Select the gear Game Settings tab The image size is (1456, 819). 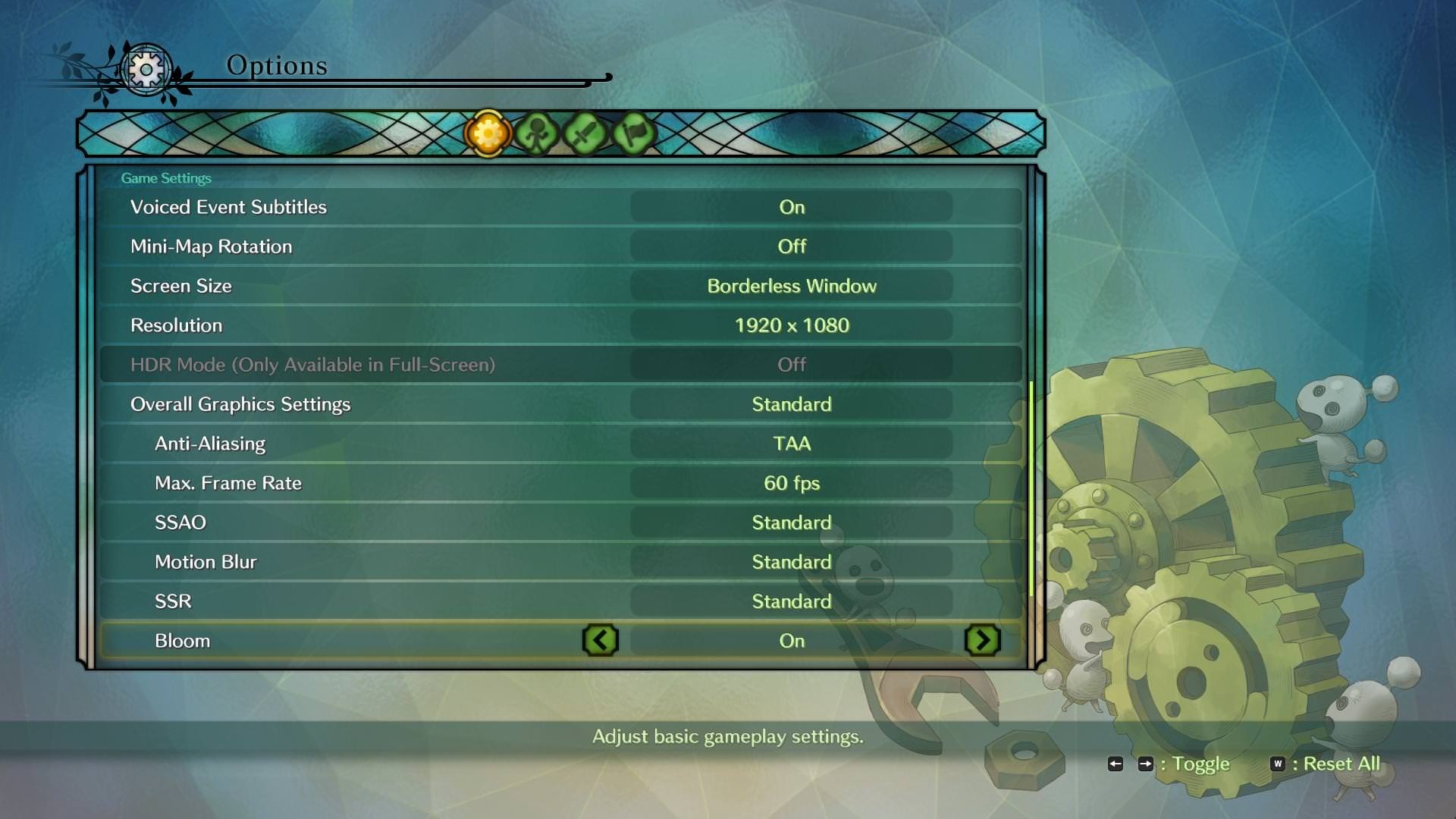(488, 133)
